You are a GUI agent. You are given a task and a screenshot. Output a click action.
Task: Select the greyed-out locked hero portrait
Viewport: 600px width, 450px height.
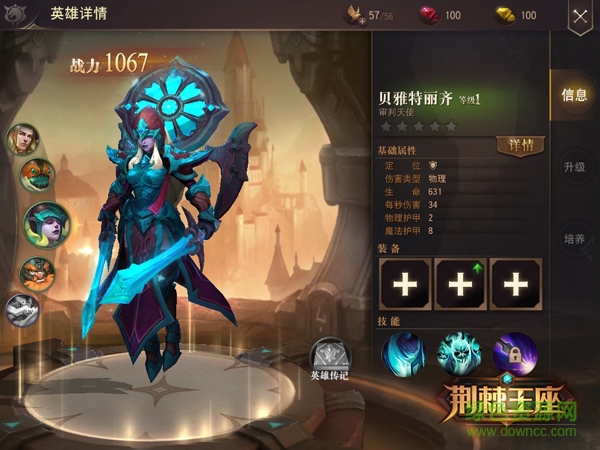pos(22,309)
